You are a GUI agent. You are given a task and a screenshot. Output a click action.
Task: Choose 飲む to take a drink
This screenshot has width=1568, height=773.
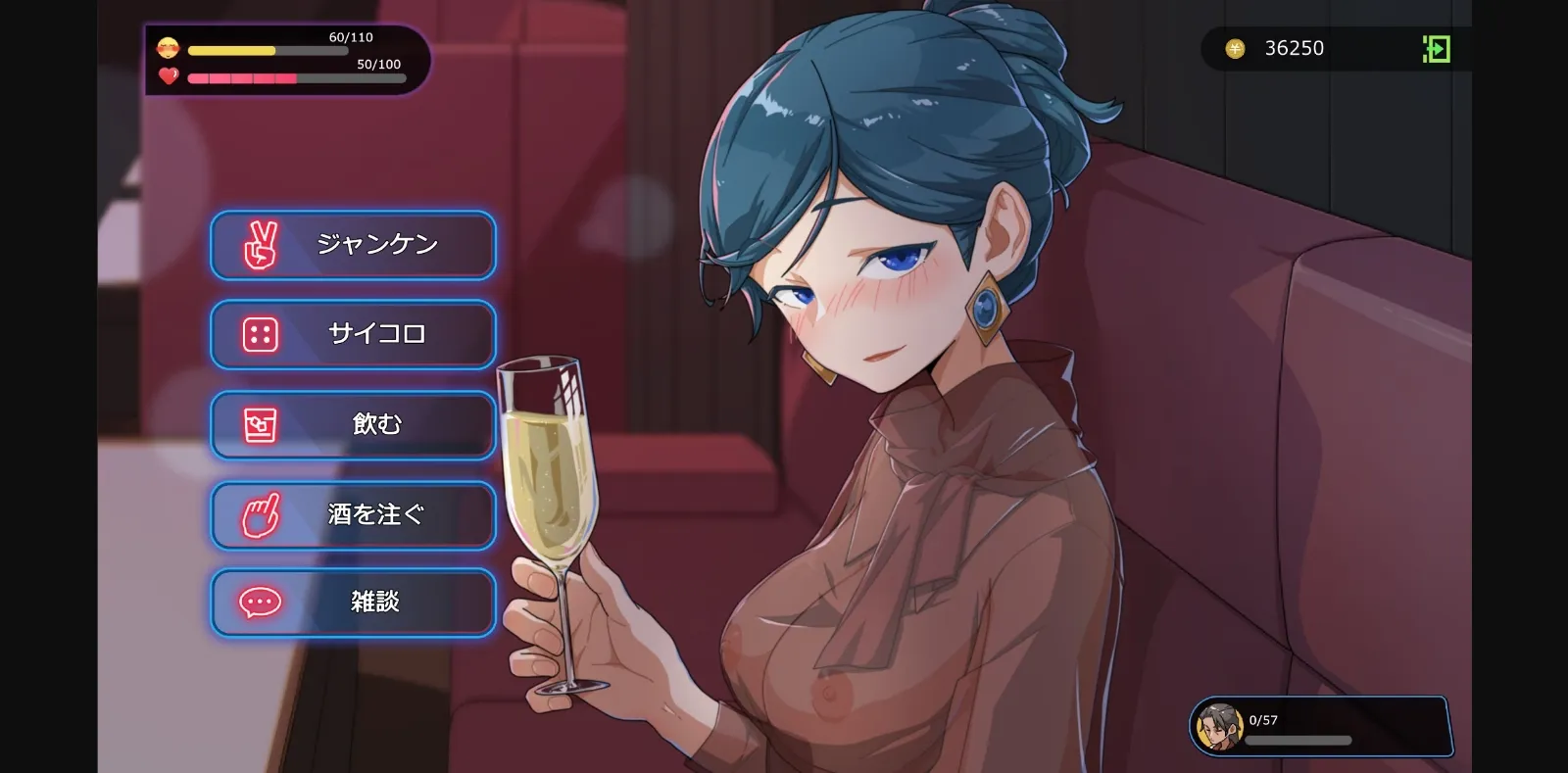[x=377, y=424]
